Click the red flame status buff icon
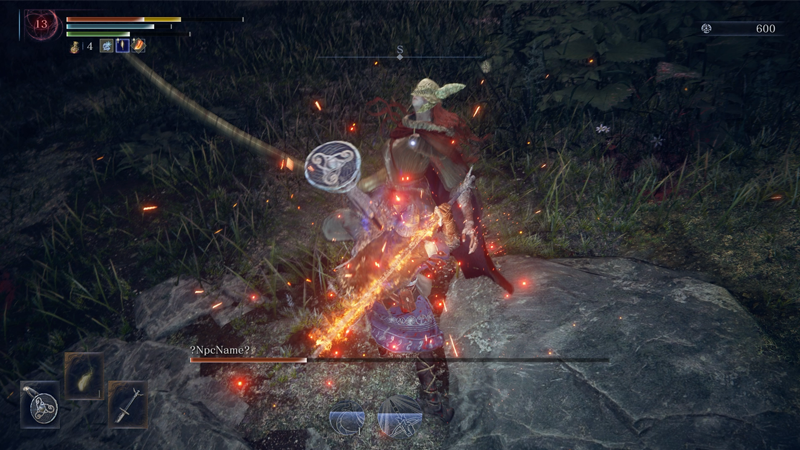 coord(139,45)
